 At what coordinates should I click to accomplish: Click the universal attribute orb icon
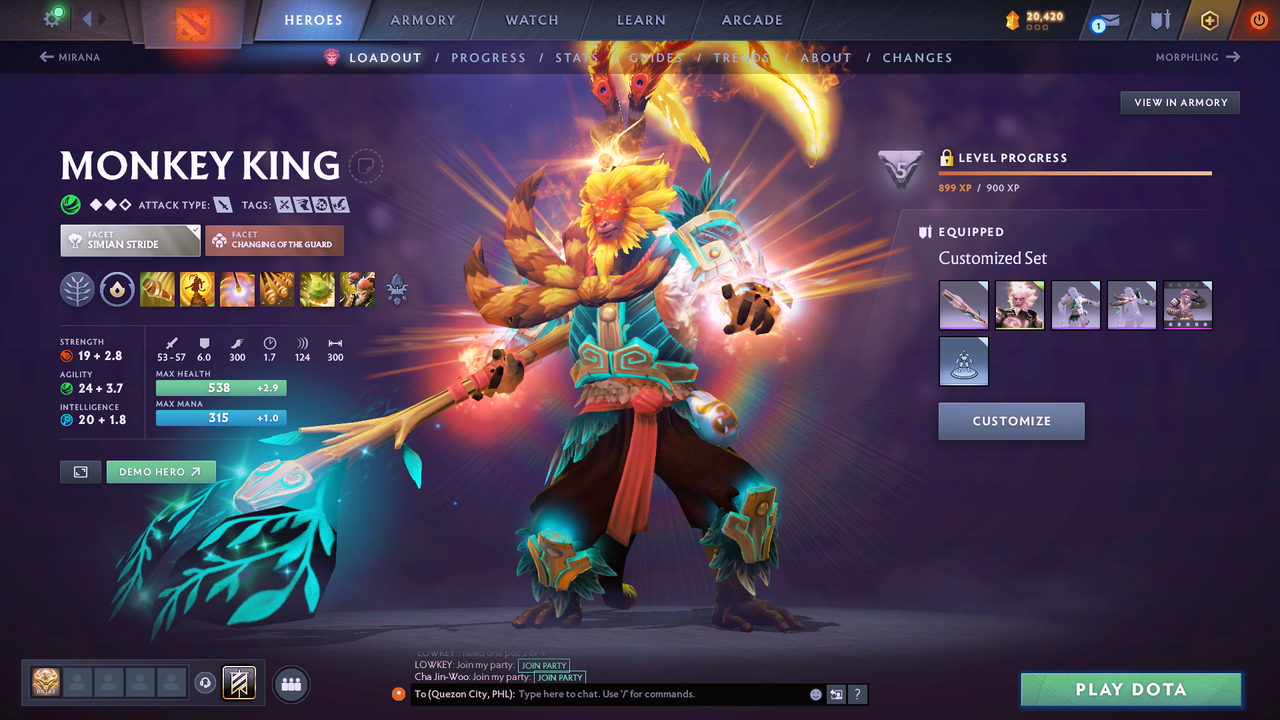pos(117,289)
